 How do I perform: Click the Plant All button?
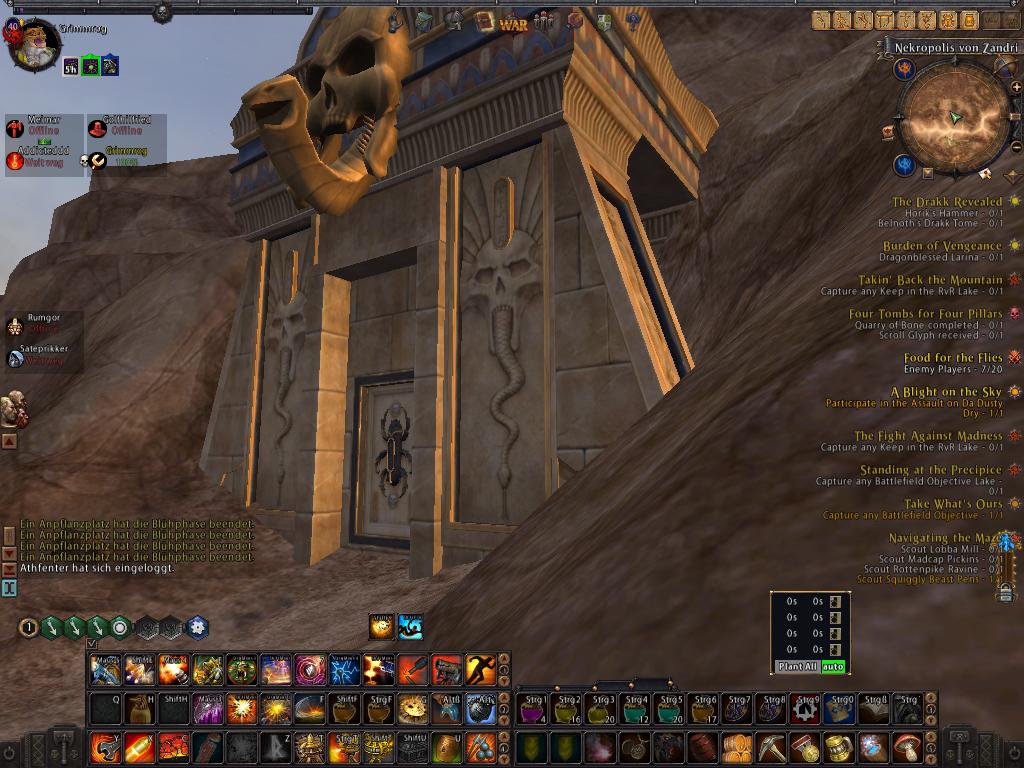pos(798,667)
